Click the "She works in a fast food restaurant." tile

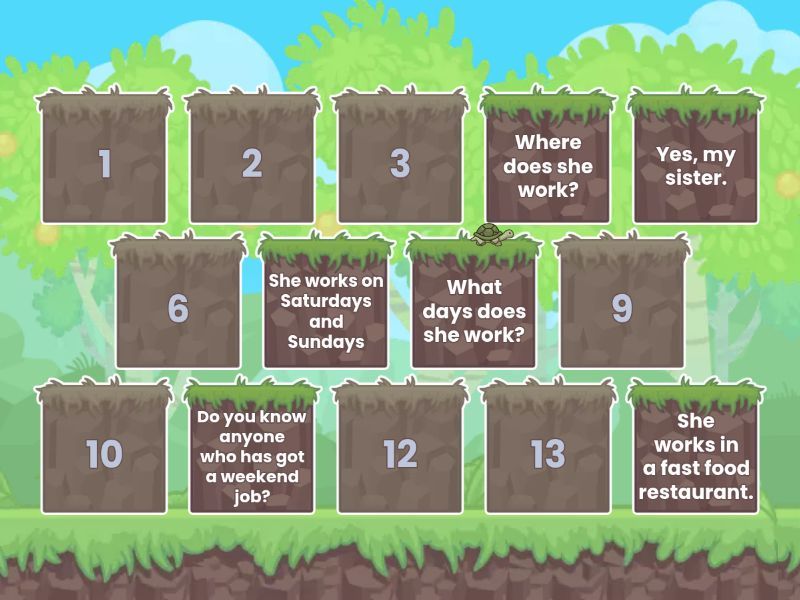[x=696, y=454]
